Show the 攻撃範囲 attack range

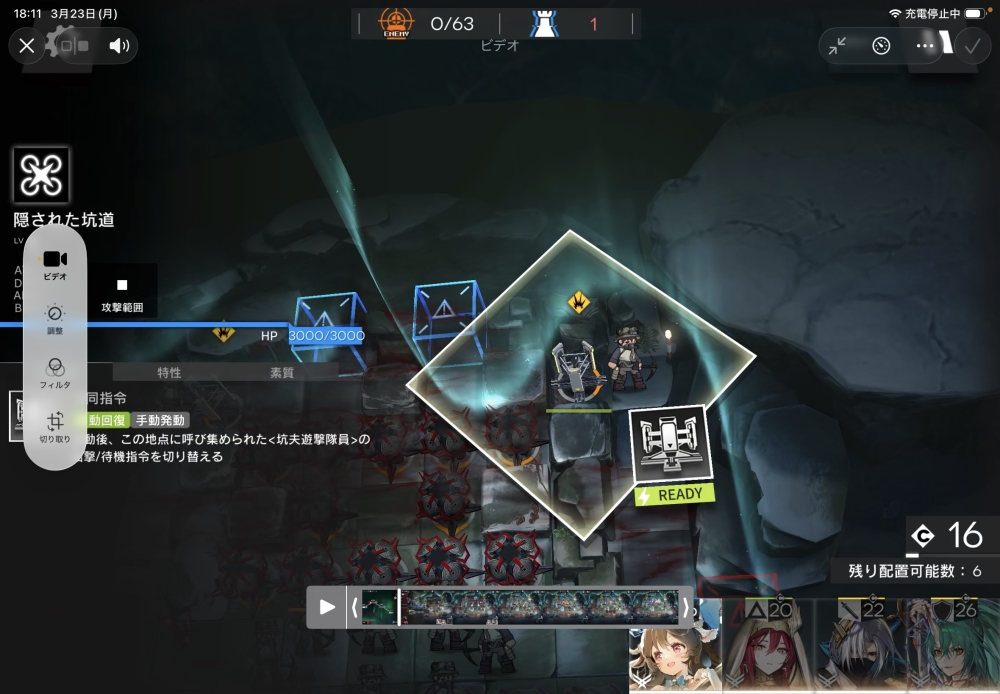pyautogui.click(x=122, y=293)
